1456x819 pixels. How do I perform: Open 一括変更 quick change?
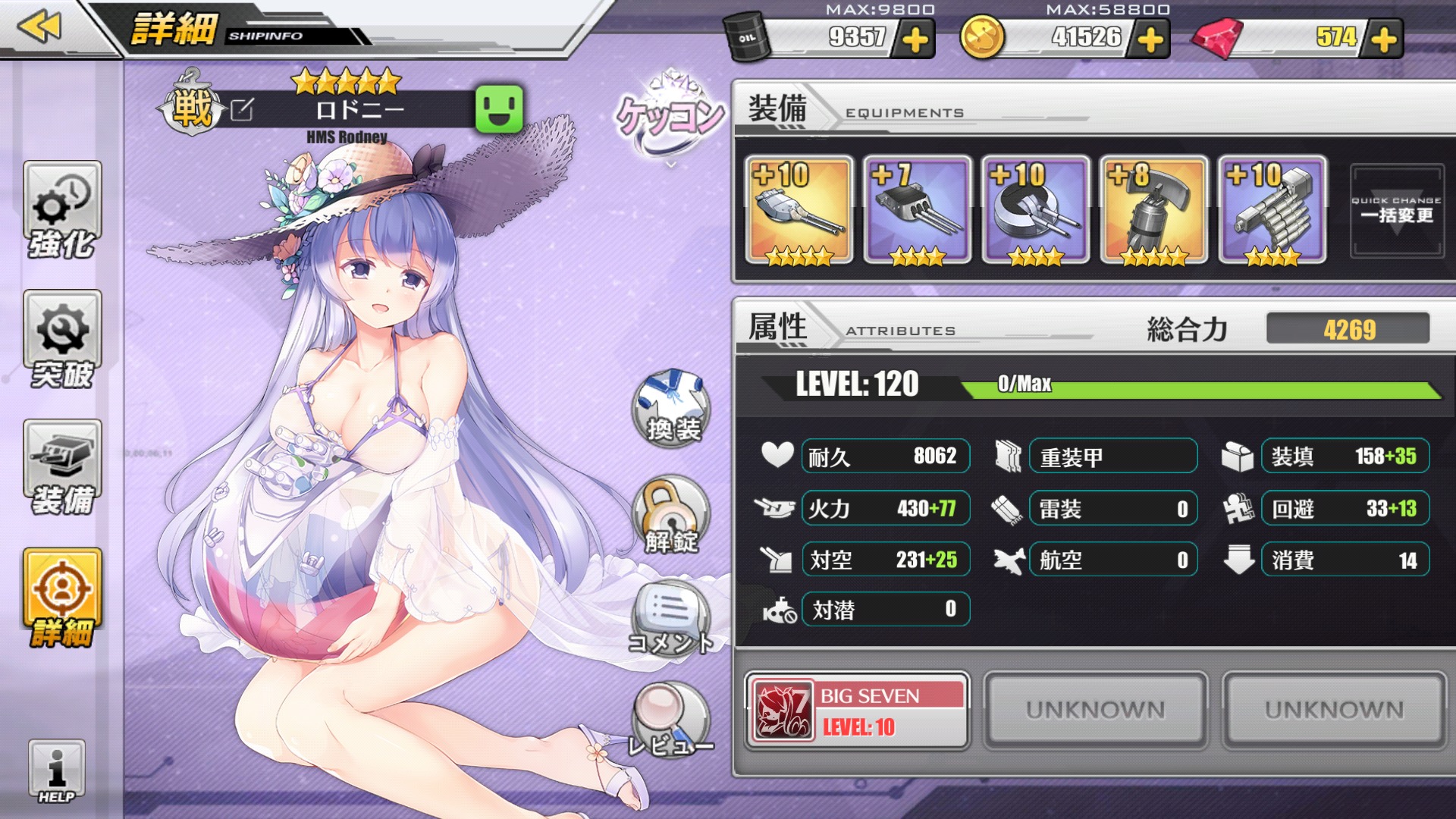pos(1396,211)
